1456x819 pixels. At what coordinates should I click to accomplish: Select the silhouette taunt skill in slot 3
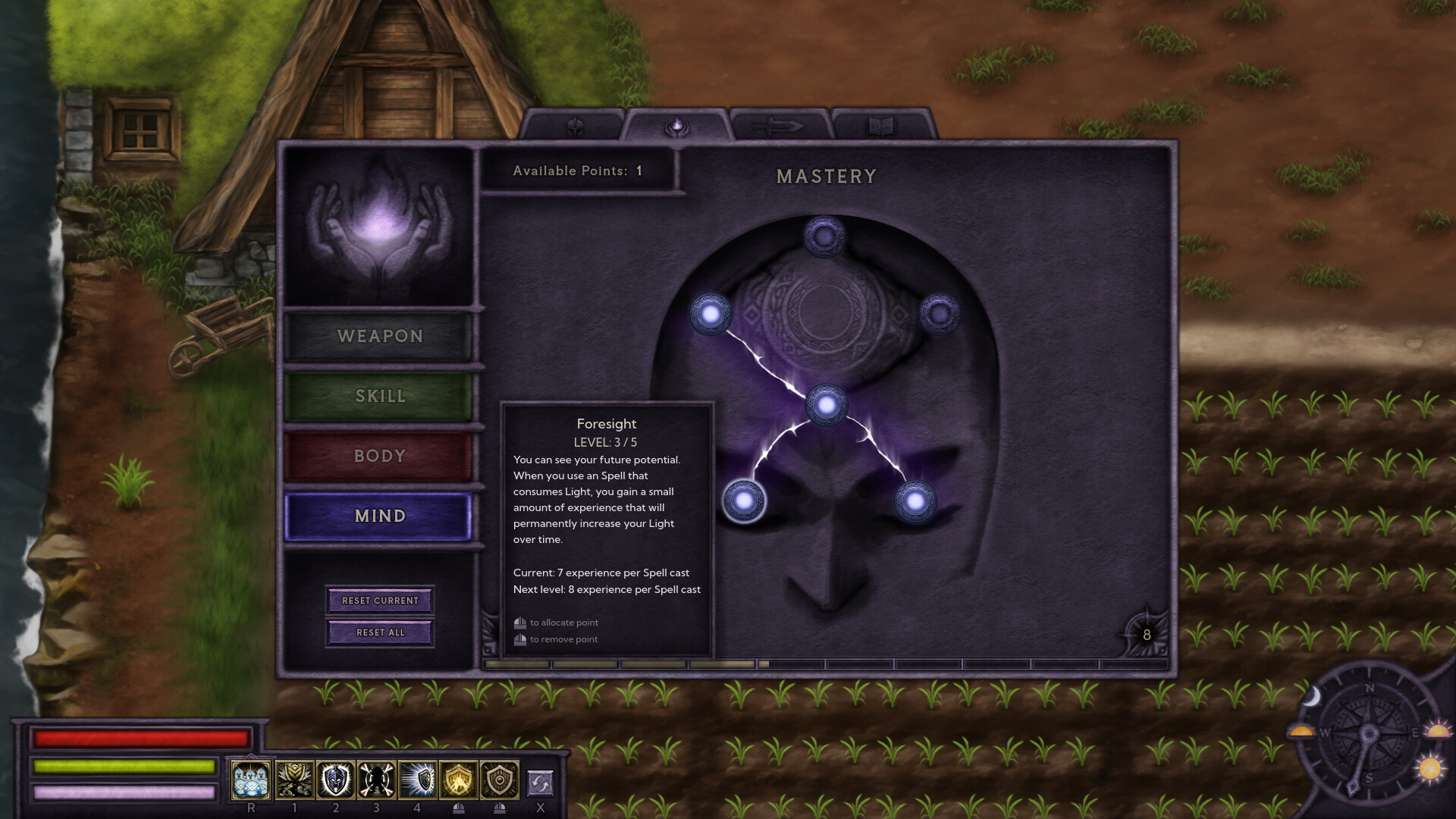coord(377,780)
